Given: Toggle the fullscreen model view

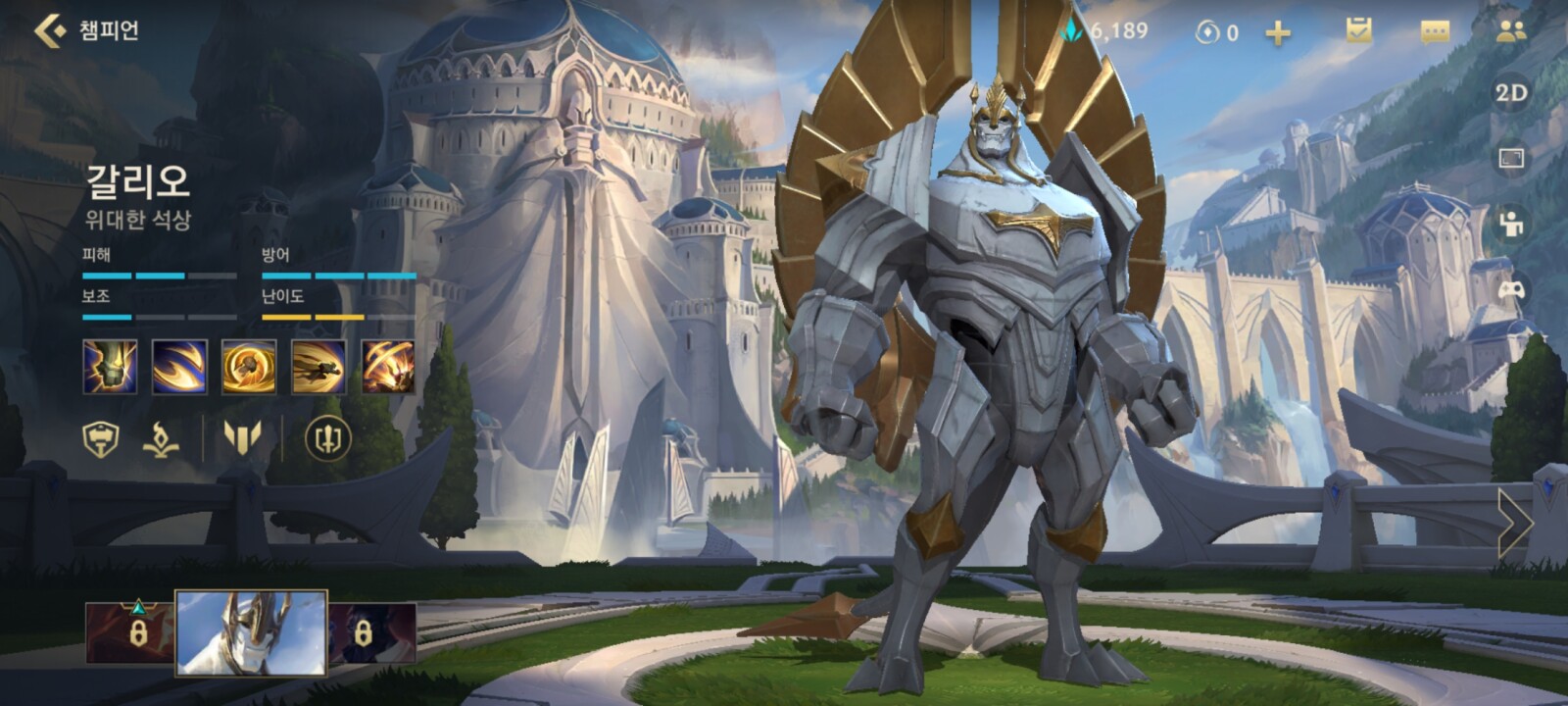Looking at the screenshot, I should [x=1511, y=158].
